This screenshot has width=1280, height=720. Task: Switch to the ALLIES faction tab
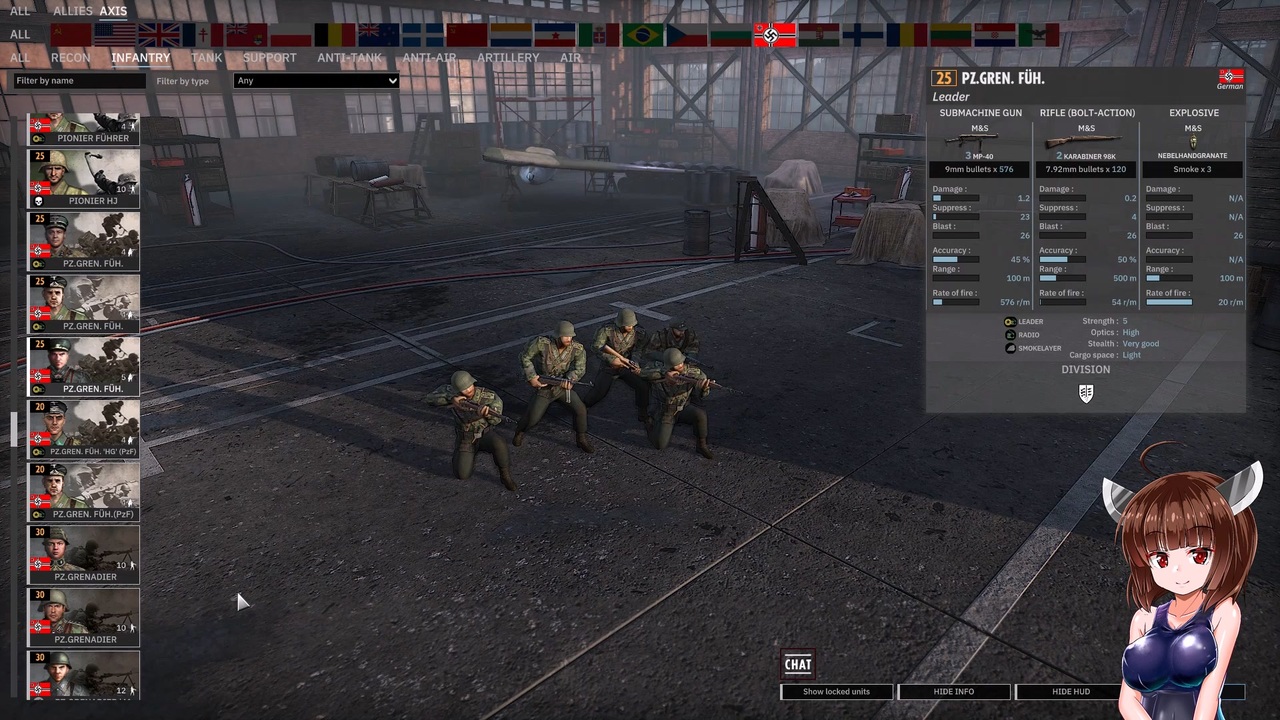click(x=71, y=10)
